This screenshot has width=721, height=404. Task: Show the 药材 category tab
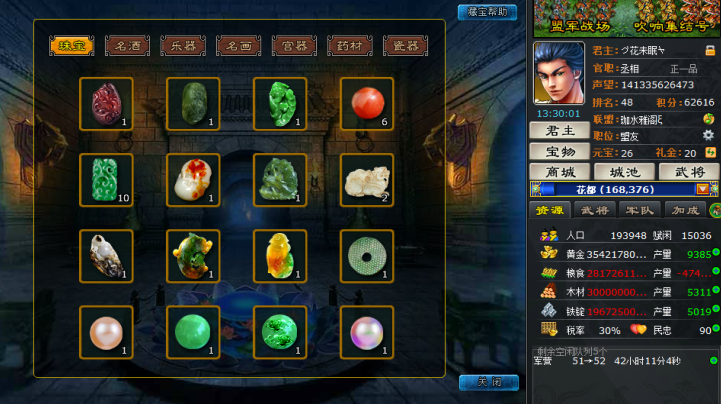[350, 46]
